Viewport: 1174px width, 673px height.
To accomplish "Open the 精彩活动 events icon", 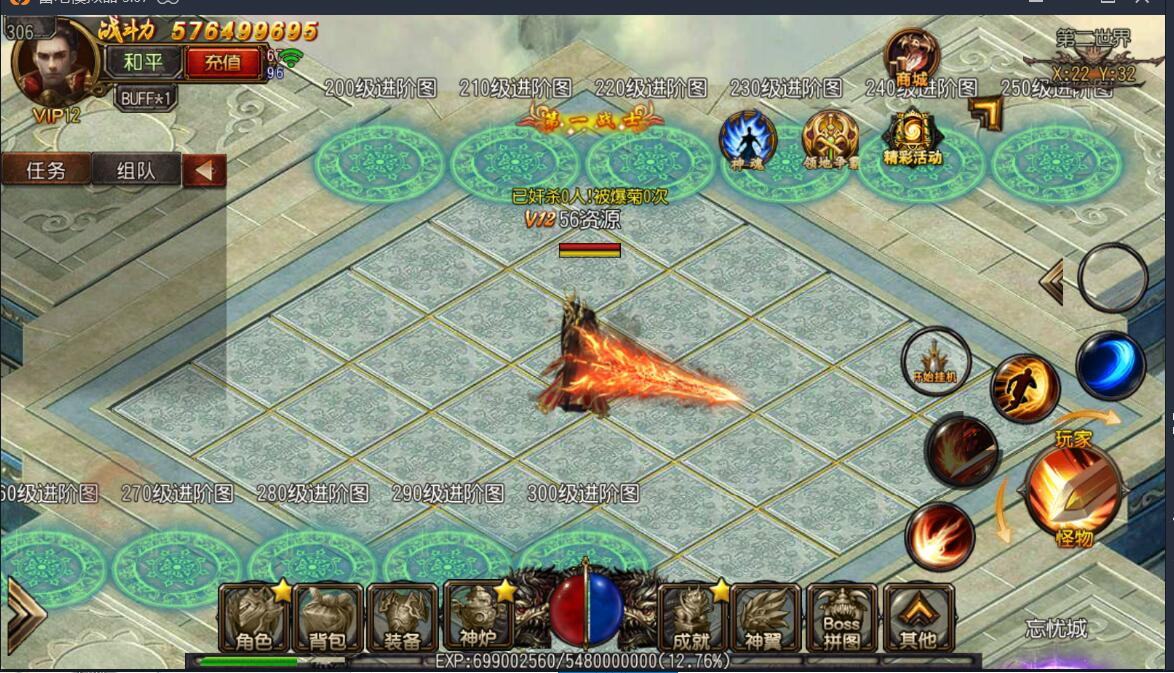I will point(912,138).
